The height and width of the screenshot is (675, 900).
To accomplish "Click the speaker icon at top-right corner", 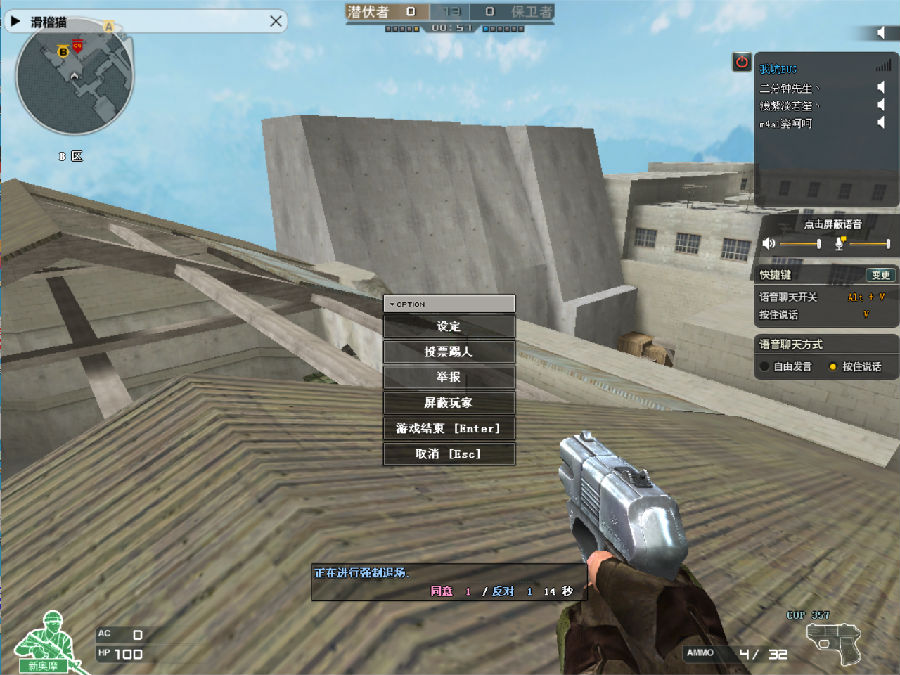I will tap(881, 33).
